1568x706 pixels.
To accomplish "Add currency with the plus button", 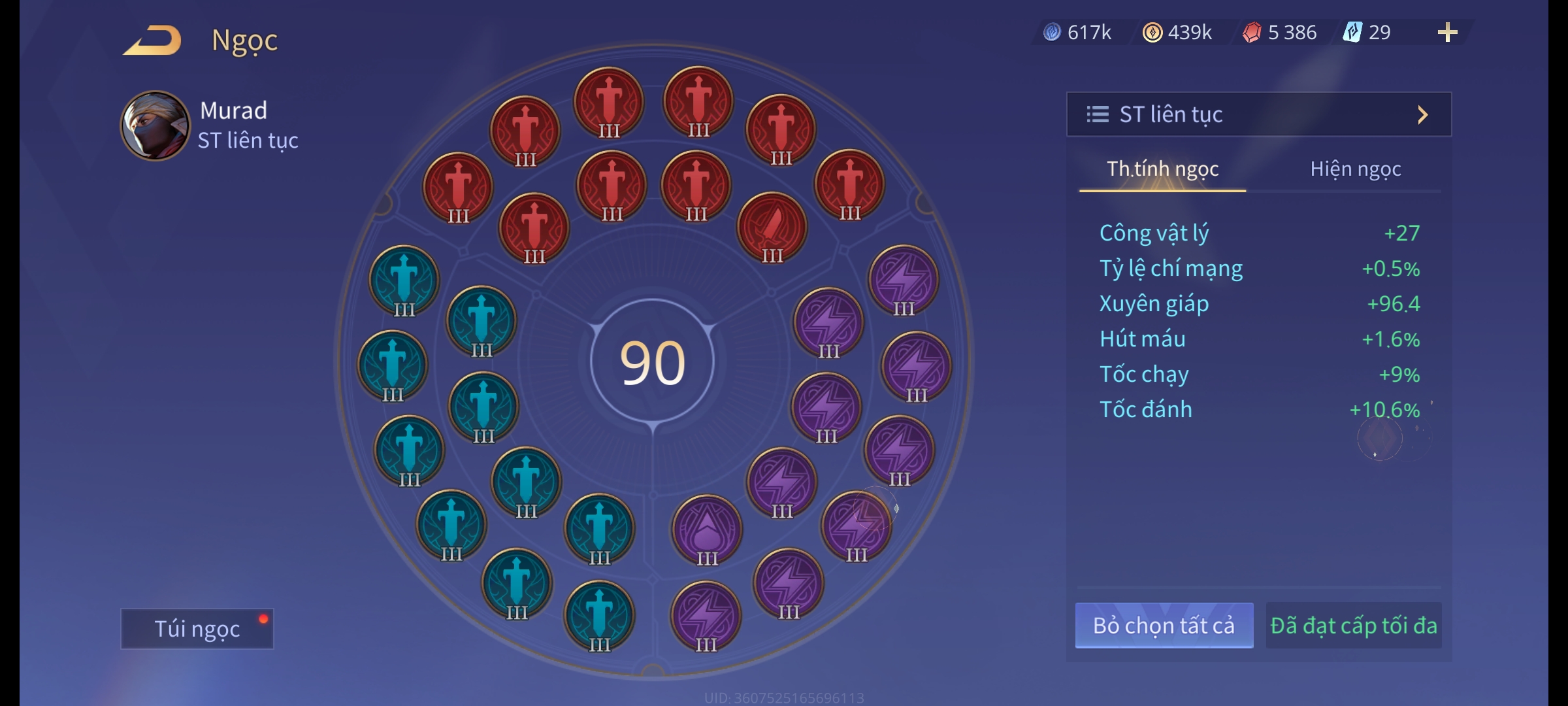I will click(1447, 32).
